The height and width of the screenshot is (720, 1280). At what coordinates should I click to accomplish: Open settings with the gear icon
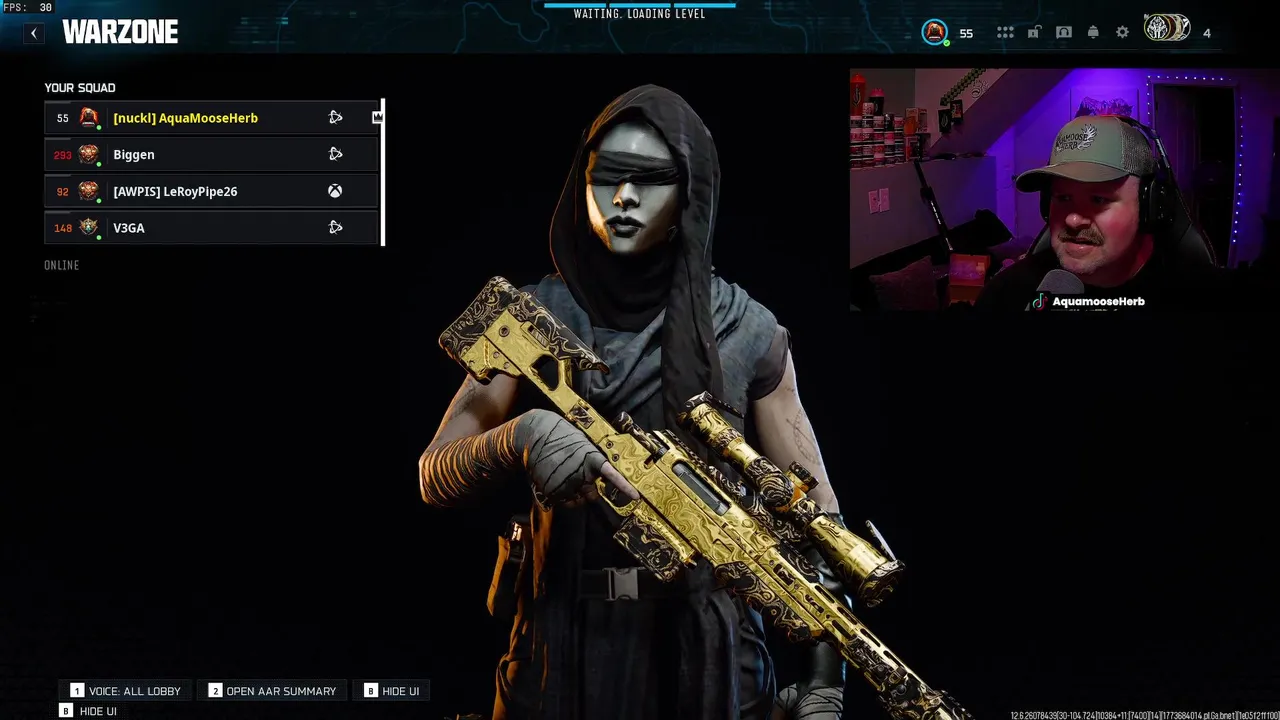click(1123, 32)
